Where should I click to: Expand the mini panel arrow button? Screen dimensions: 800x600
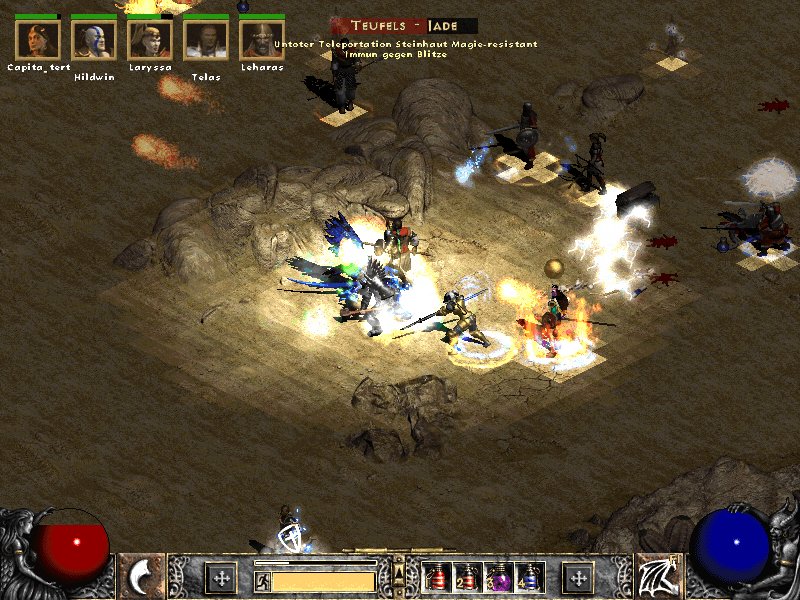pyautogui.click(x=399, y=573)
